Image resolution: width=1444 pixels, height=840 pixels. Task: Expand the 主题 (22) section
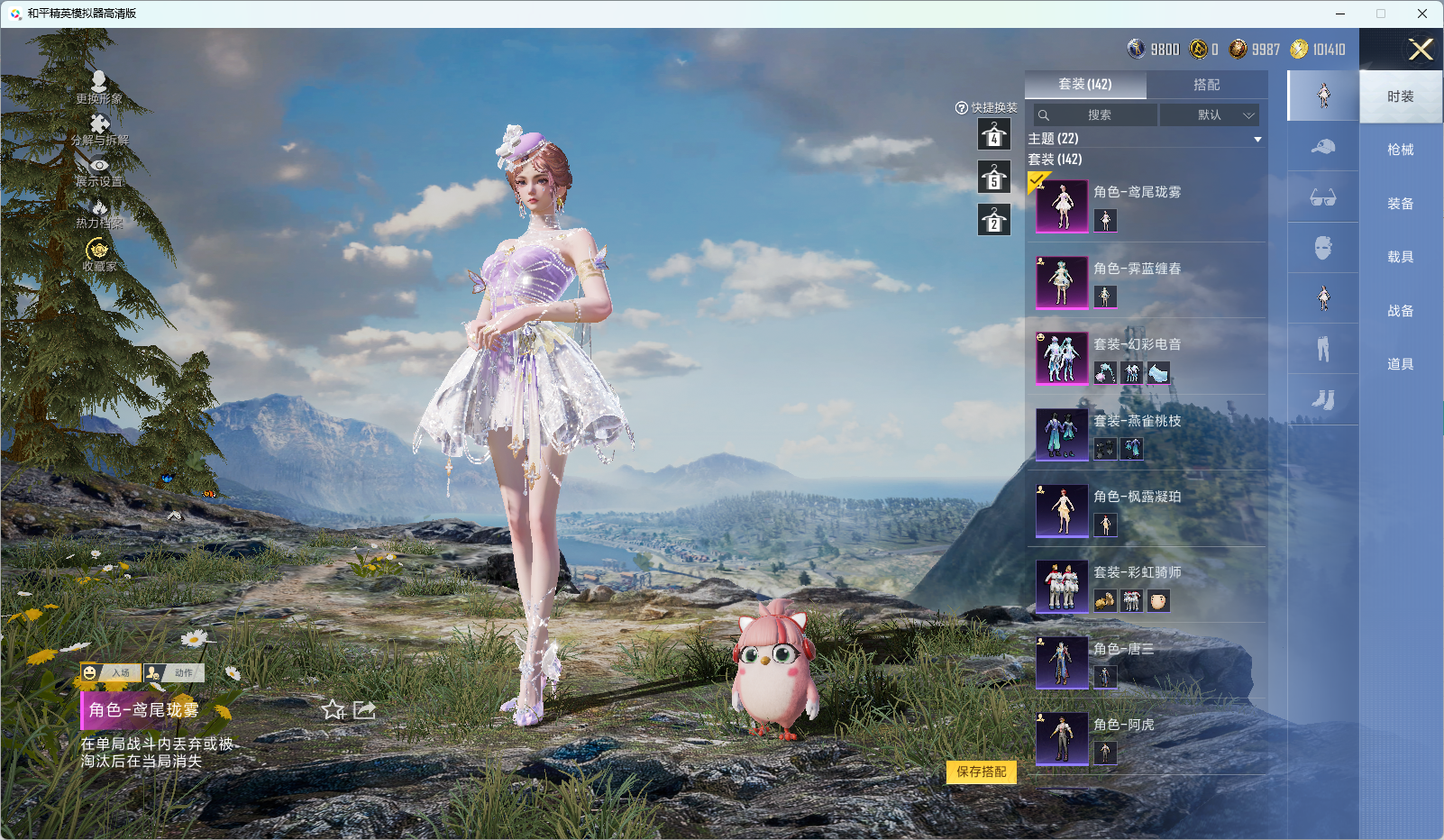pyautogui.click(x=1257, y=139)
